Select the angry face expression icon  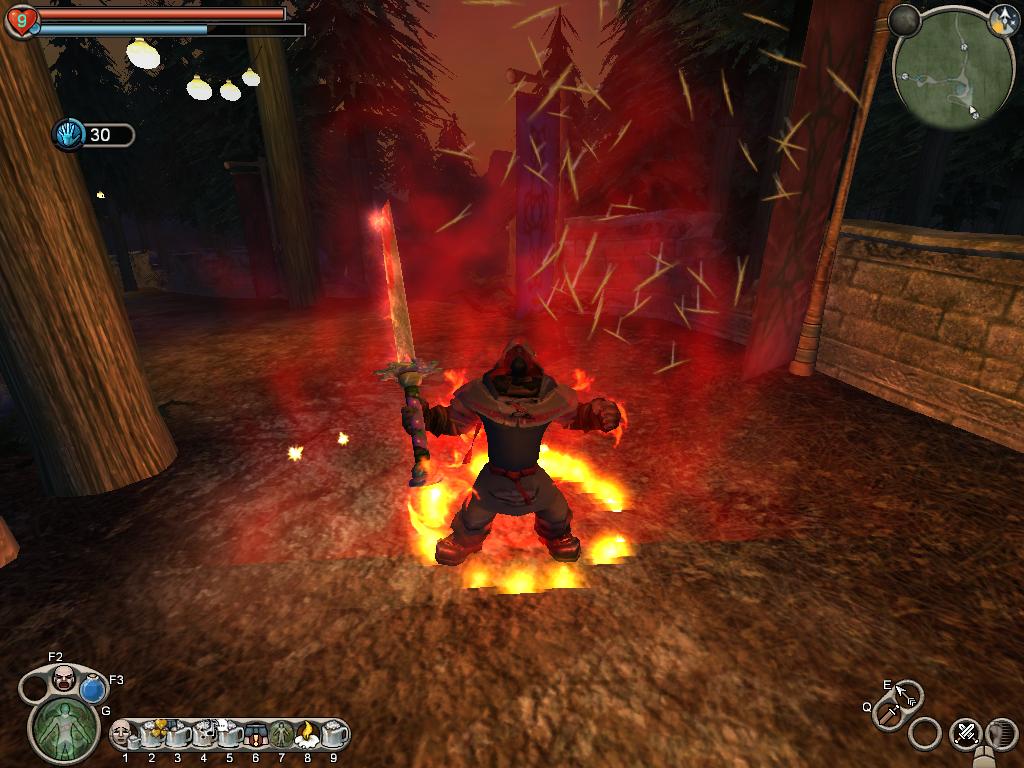(64, 678)
